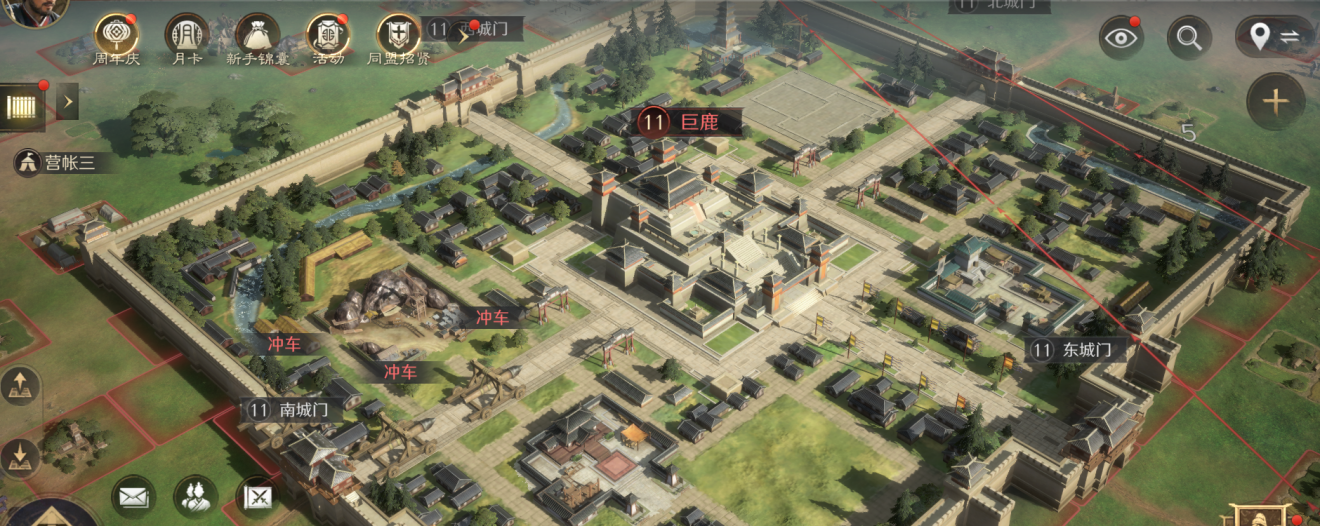Expand the side panel arrow beside the scroll
This screenshot has height=526, width=1320.
(x=67, y=101)
